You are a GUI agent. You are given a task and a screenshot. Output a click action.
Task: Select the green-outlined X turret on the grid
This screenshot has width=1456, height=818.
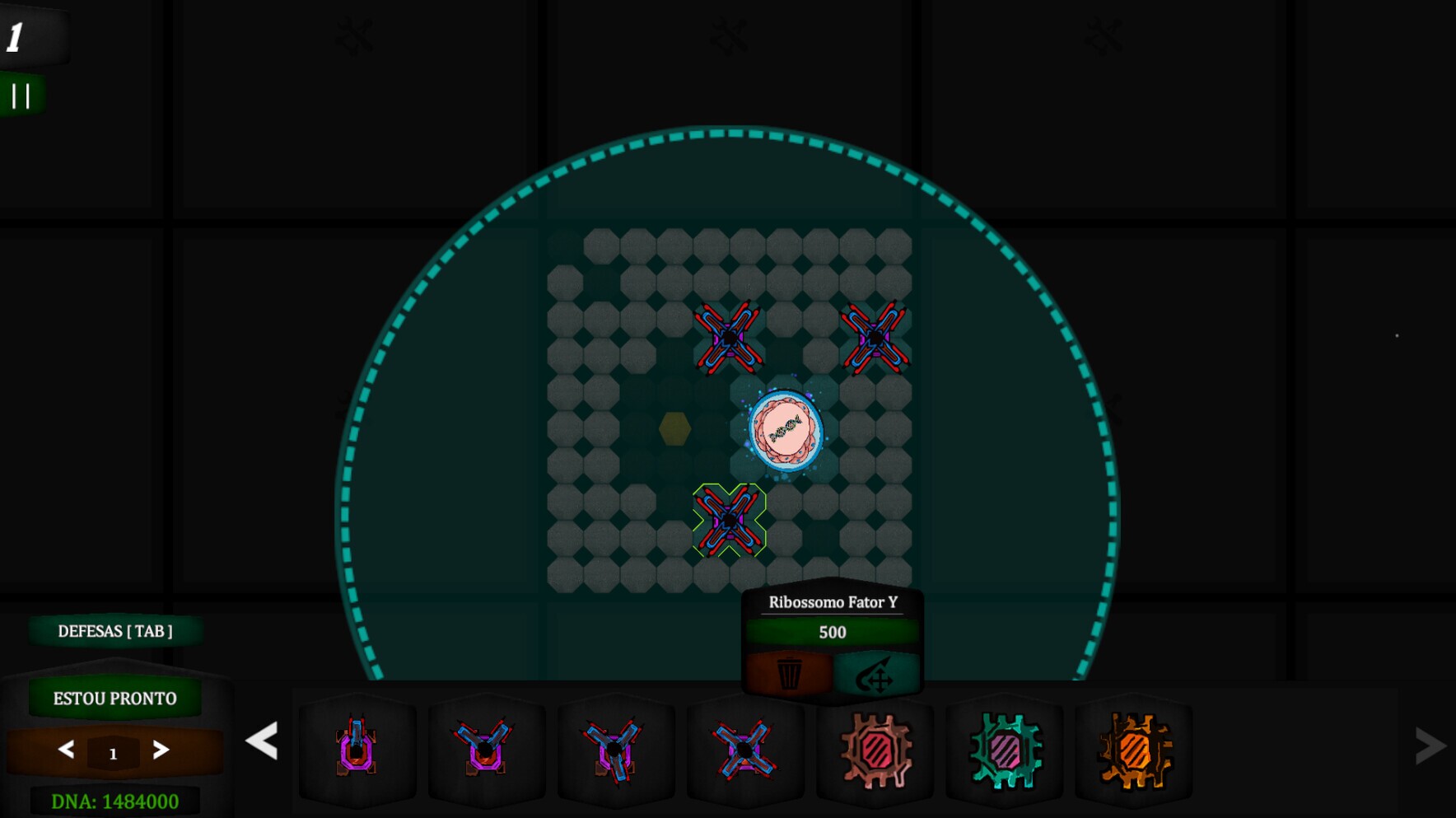729,520
